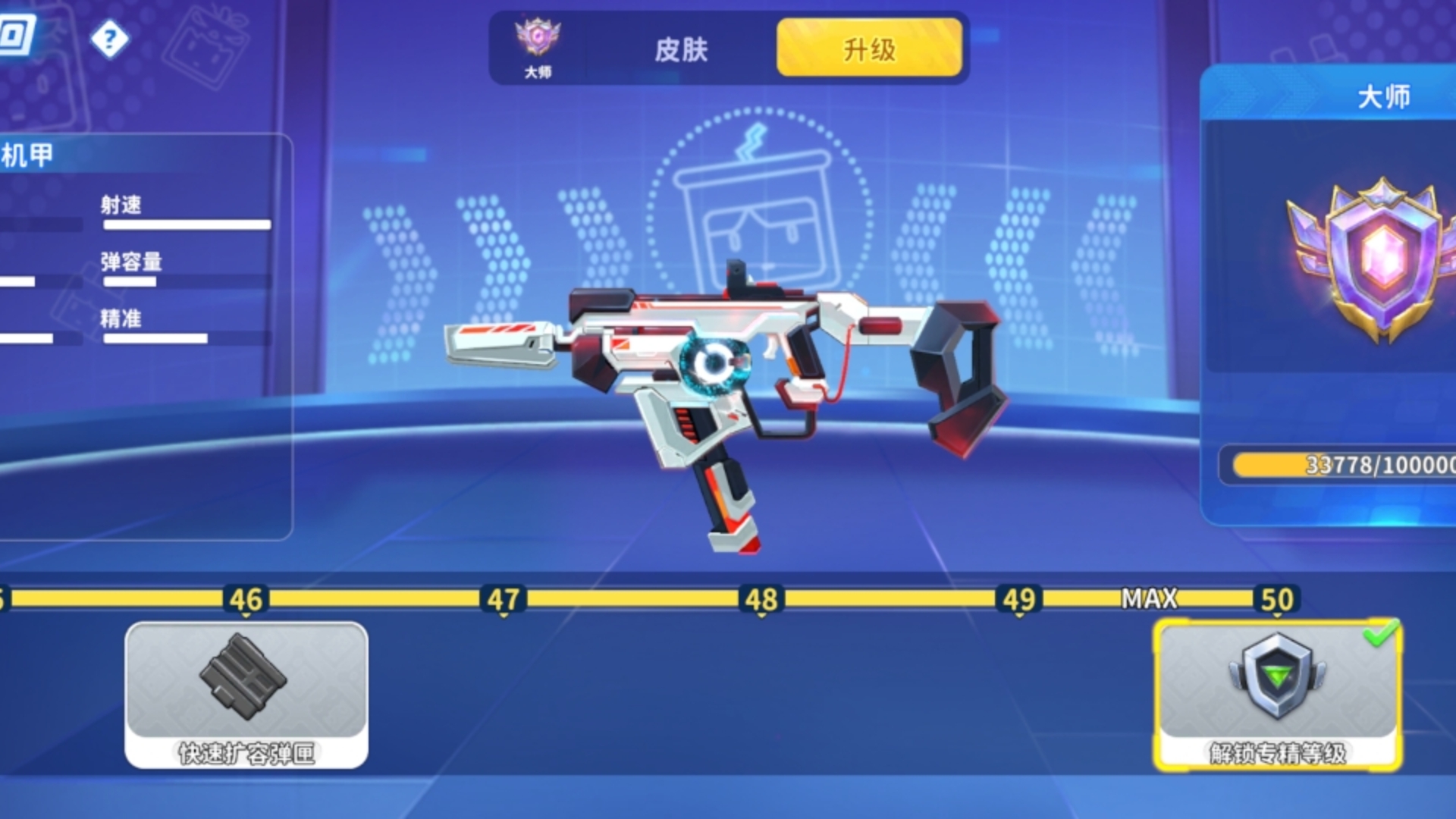1456x819 pixels.
Task: Jump to level 46 marker on track
Action: coord(246,599)
